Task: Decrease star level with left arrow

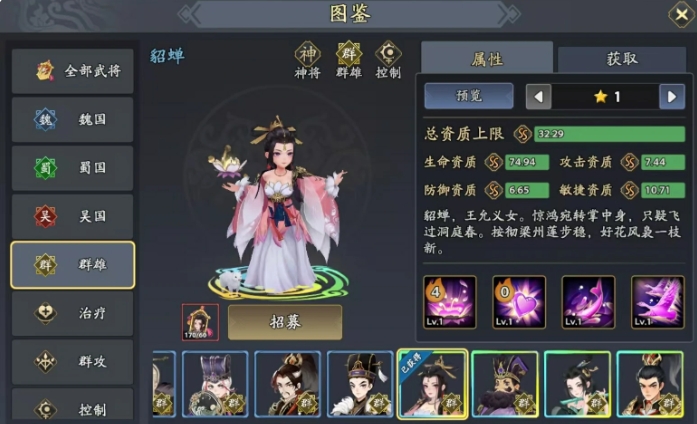Action: click(539, 97)
